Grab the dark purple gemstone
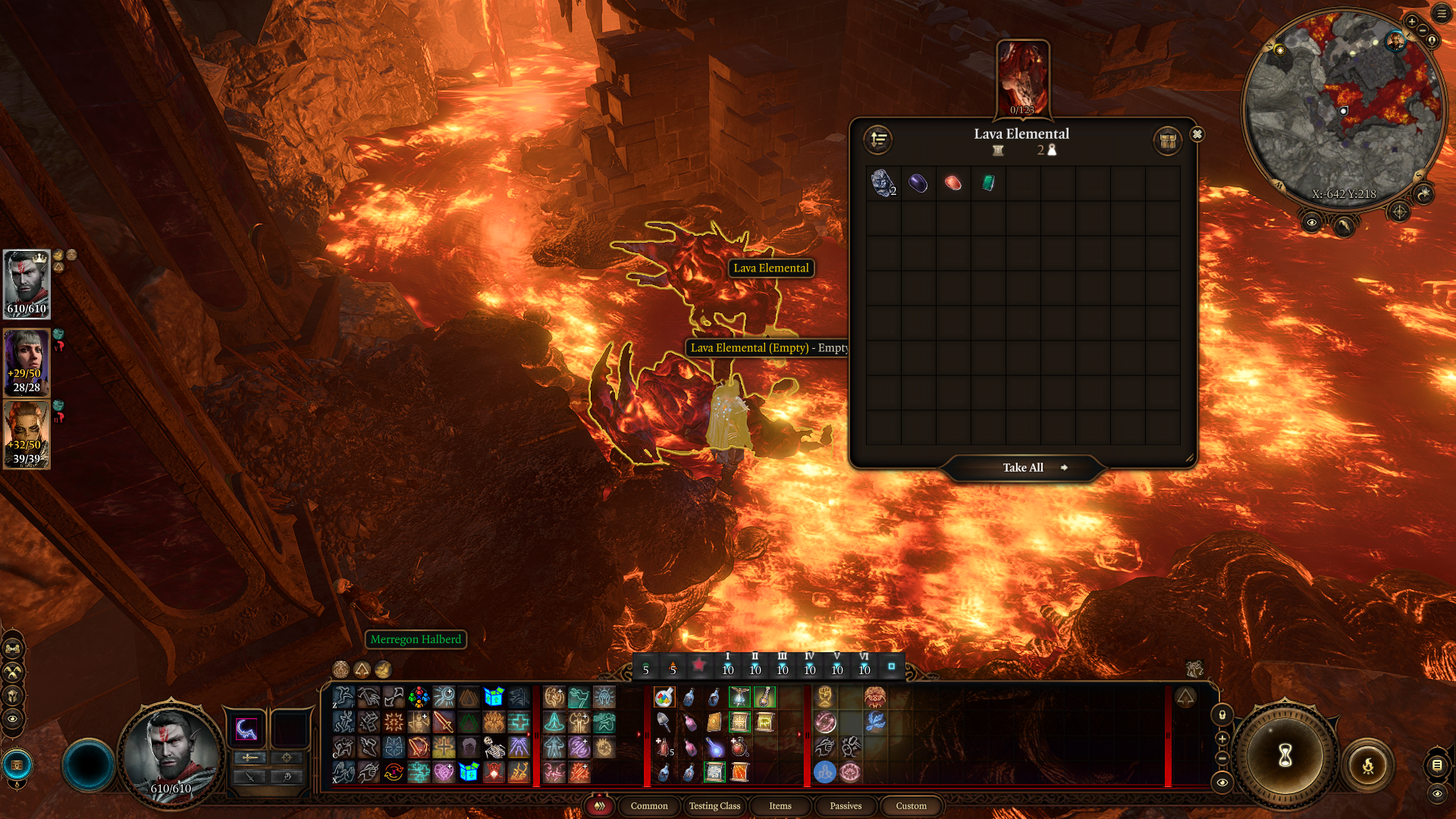Viewport: 1456px width, 819px height. pos(918,183)
